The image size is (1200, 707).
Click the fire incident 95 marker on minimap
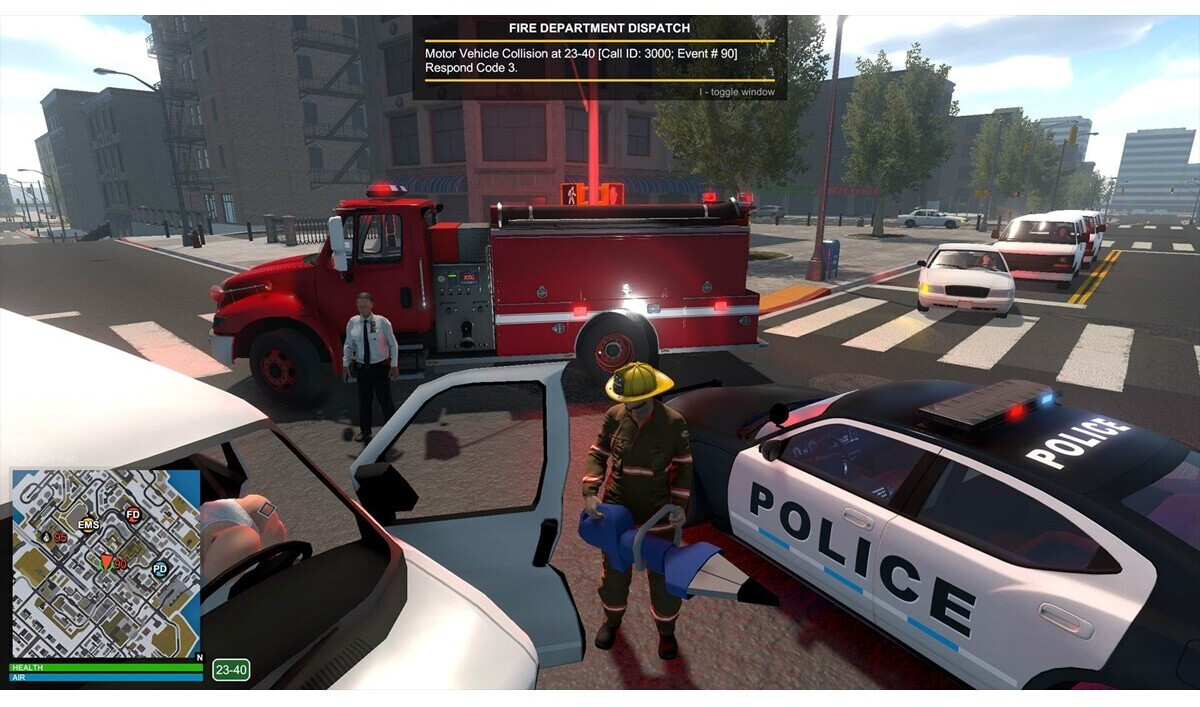[47, 537]
